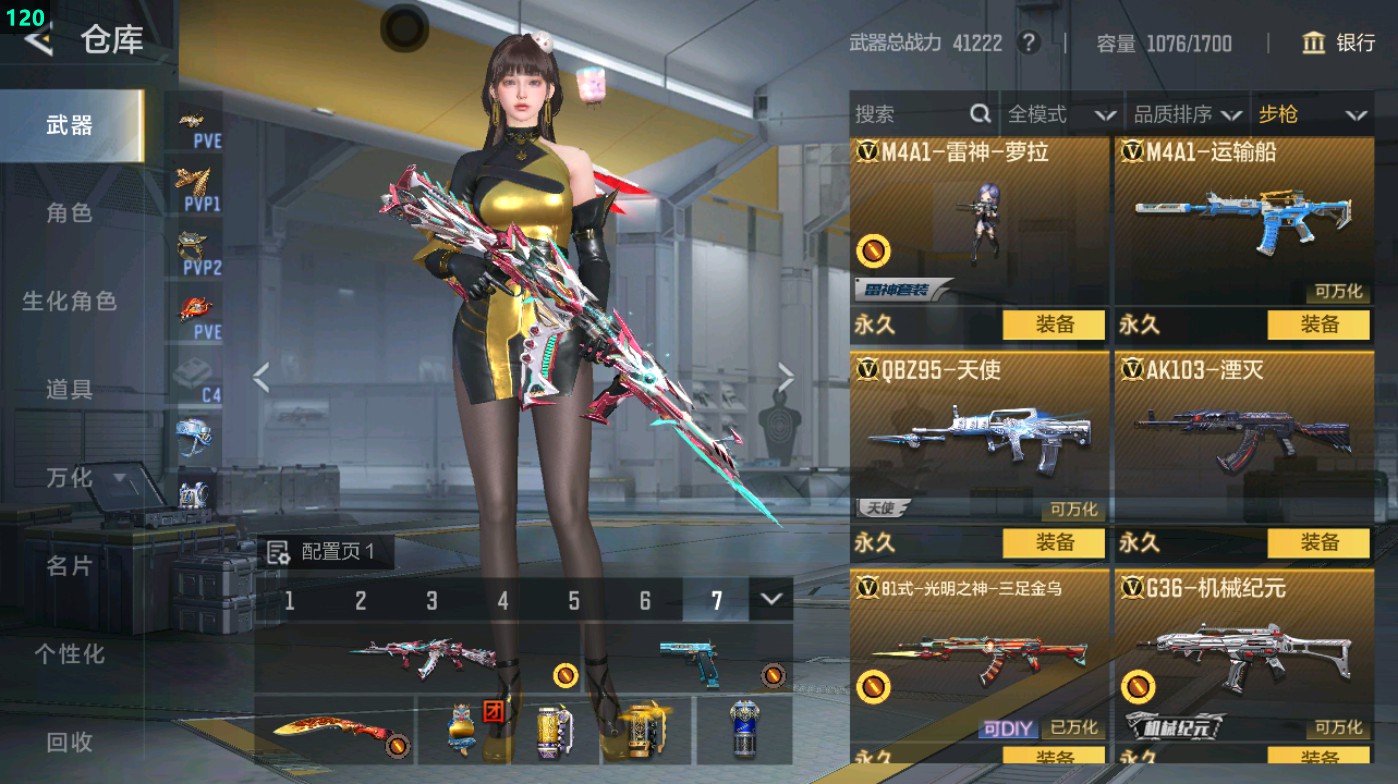Click the back arrow to leave 仓库
1398x784 pixels.
point(38,42)
